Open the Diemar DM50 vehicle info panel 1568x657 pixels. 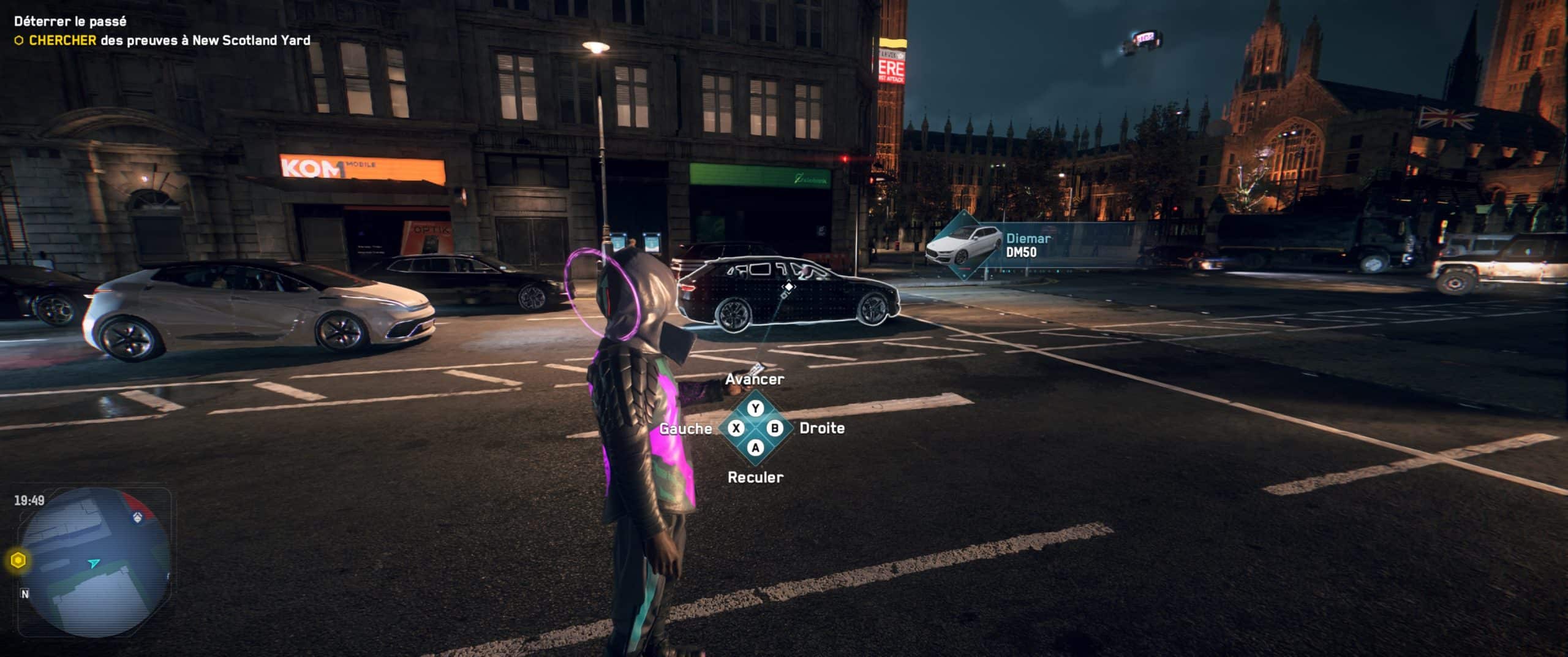tap(1017, 246)
